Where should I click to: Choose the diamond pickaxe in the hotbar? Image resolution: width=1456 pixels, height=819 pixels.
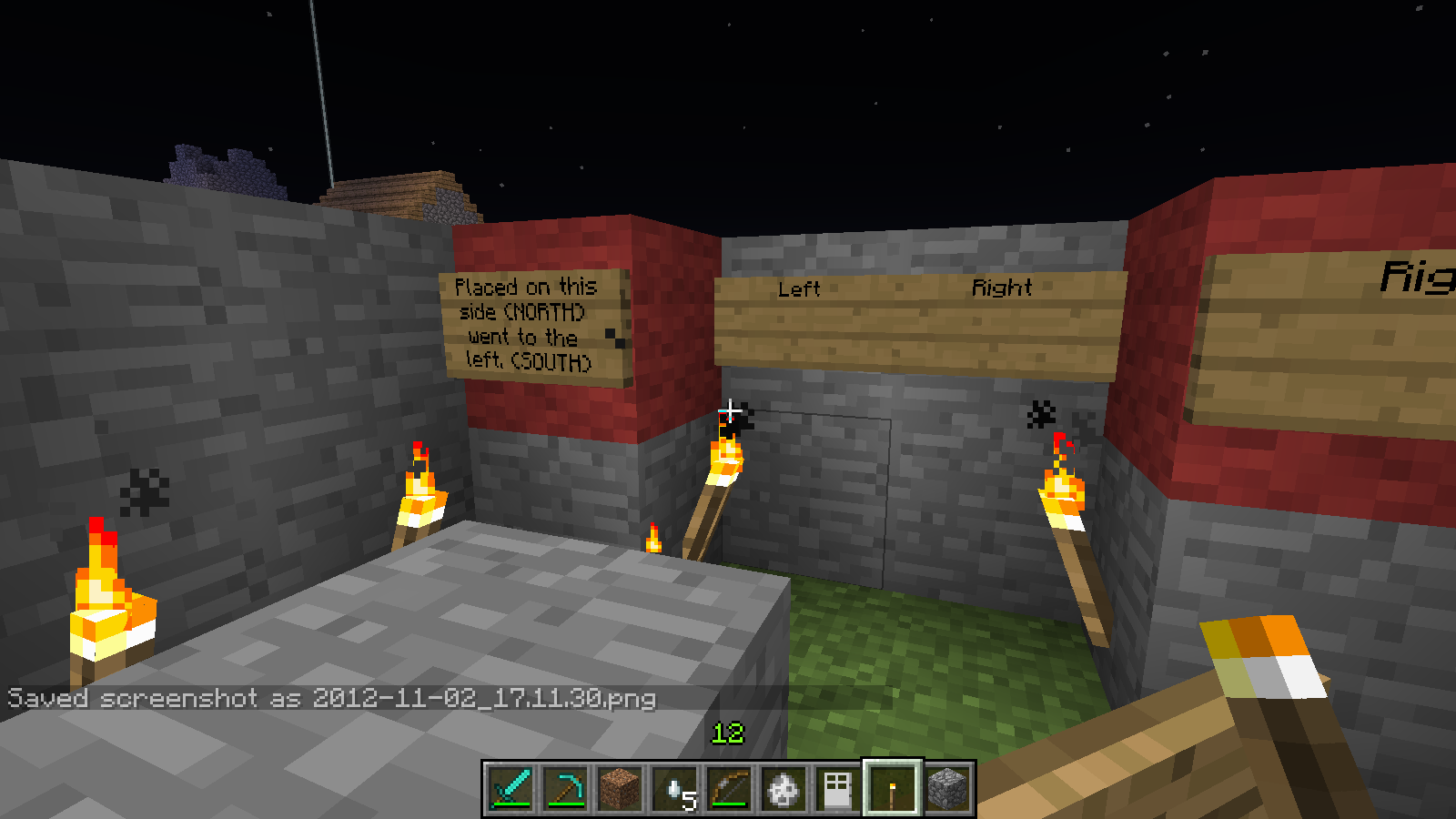coord(565,788)
